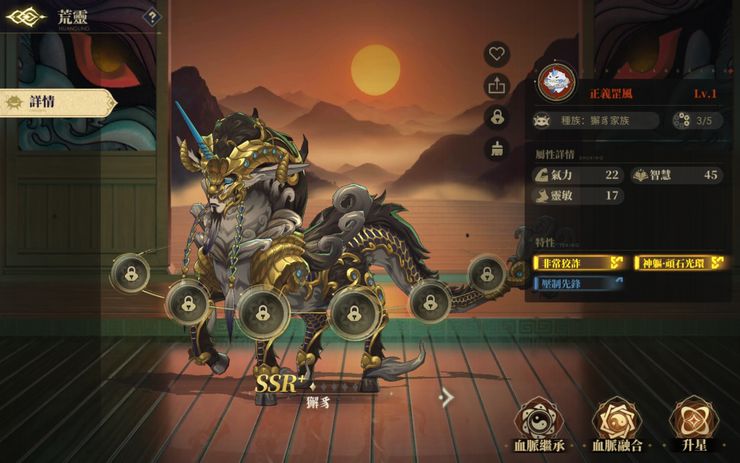This screenshot has width=740, height=463.
Task: Show next beast with the arrow chevron
Action: [447, 398]
